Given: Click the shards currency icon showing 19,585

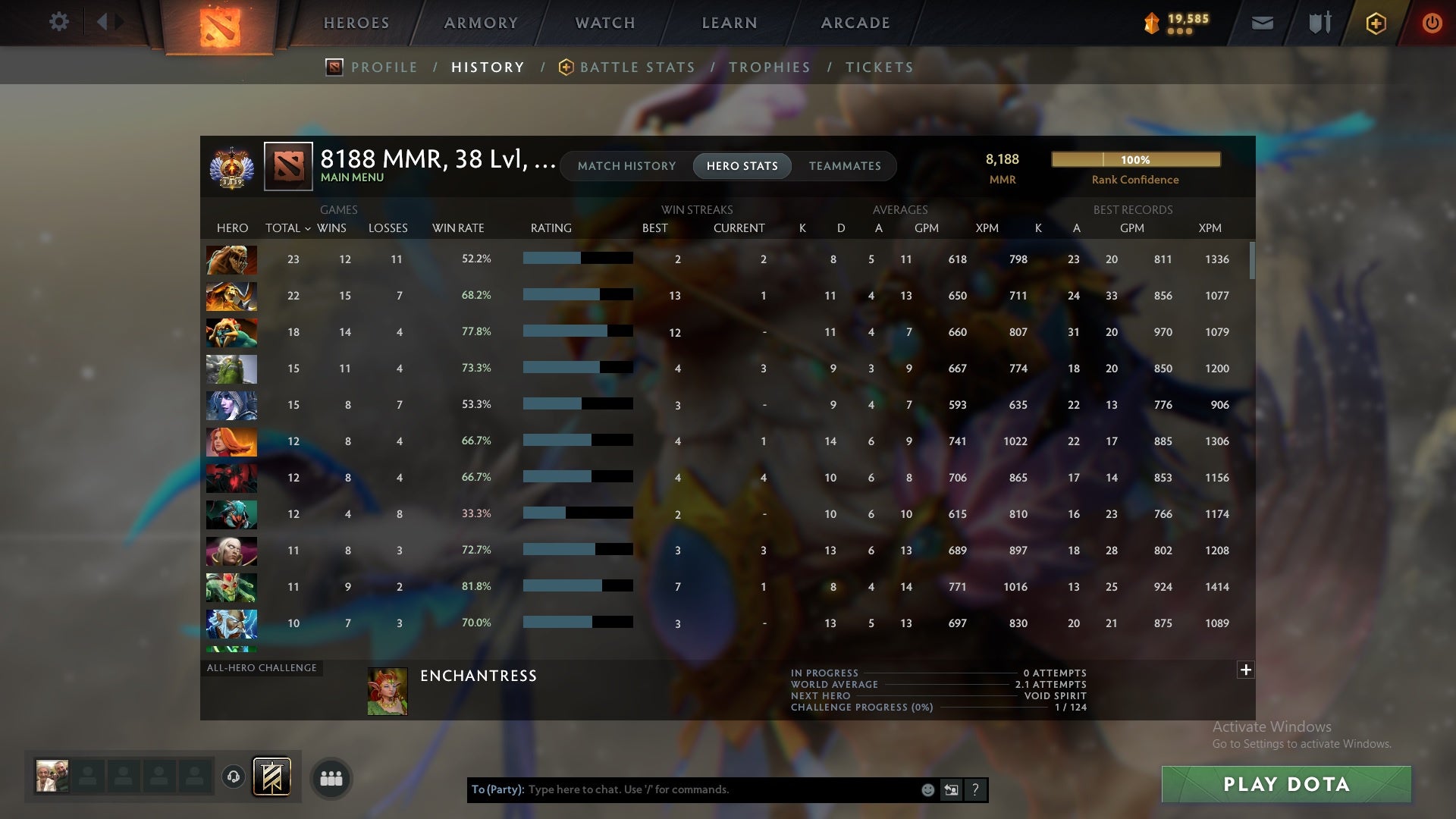Looking at the screenshot, I should (1151, 24).
